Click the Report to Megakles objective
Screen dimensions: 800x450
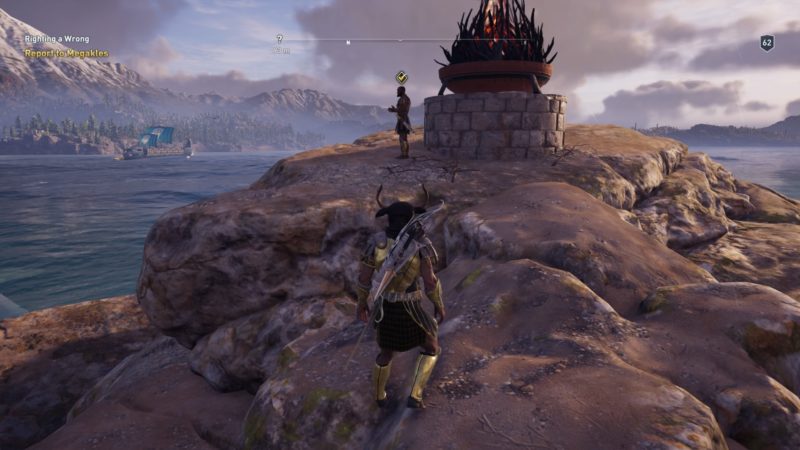tap(66, 53)
